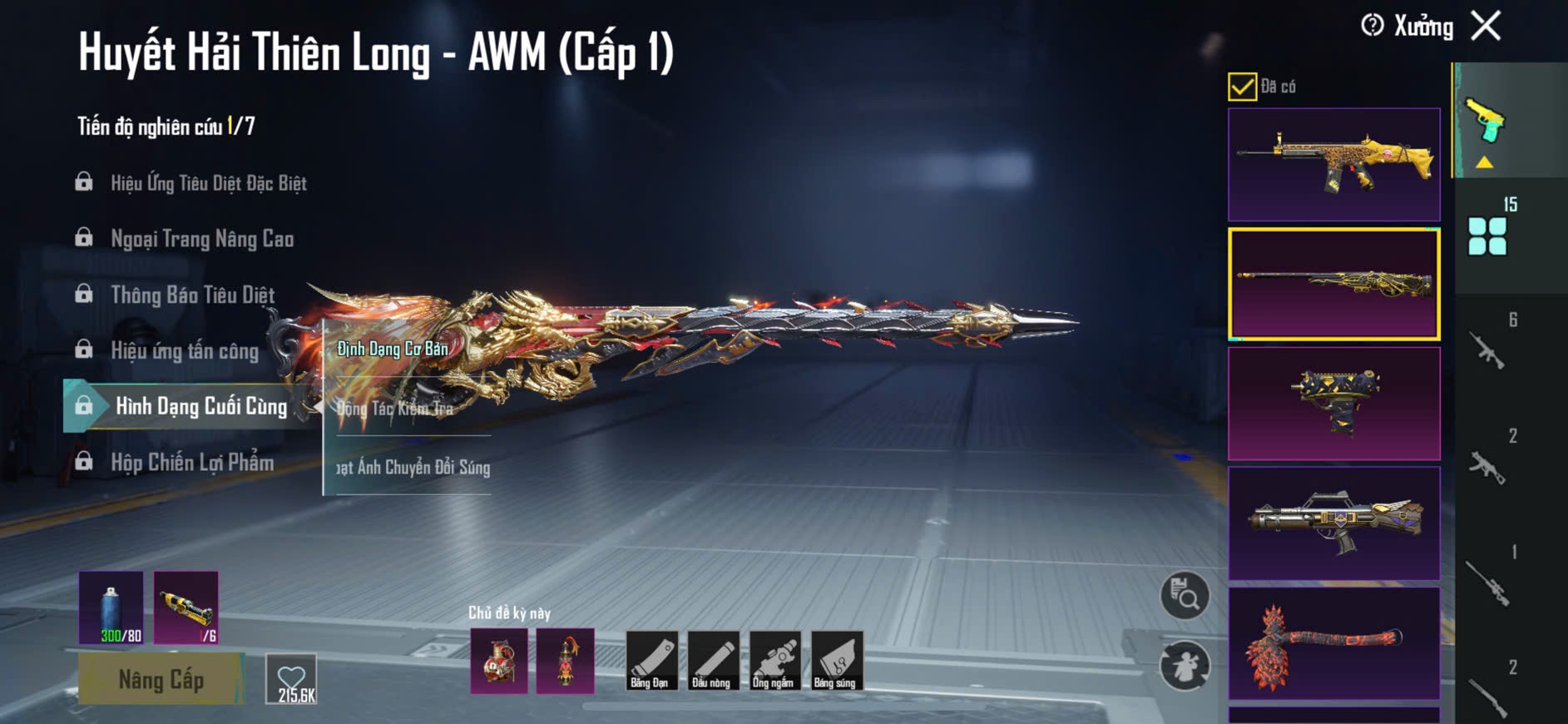The width and height of the screenshot is (1568, 724).
Task: Select Hình Dạng Cuối Cùng entry
Action: click(x=200, y=406)
